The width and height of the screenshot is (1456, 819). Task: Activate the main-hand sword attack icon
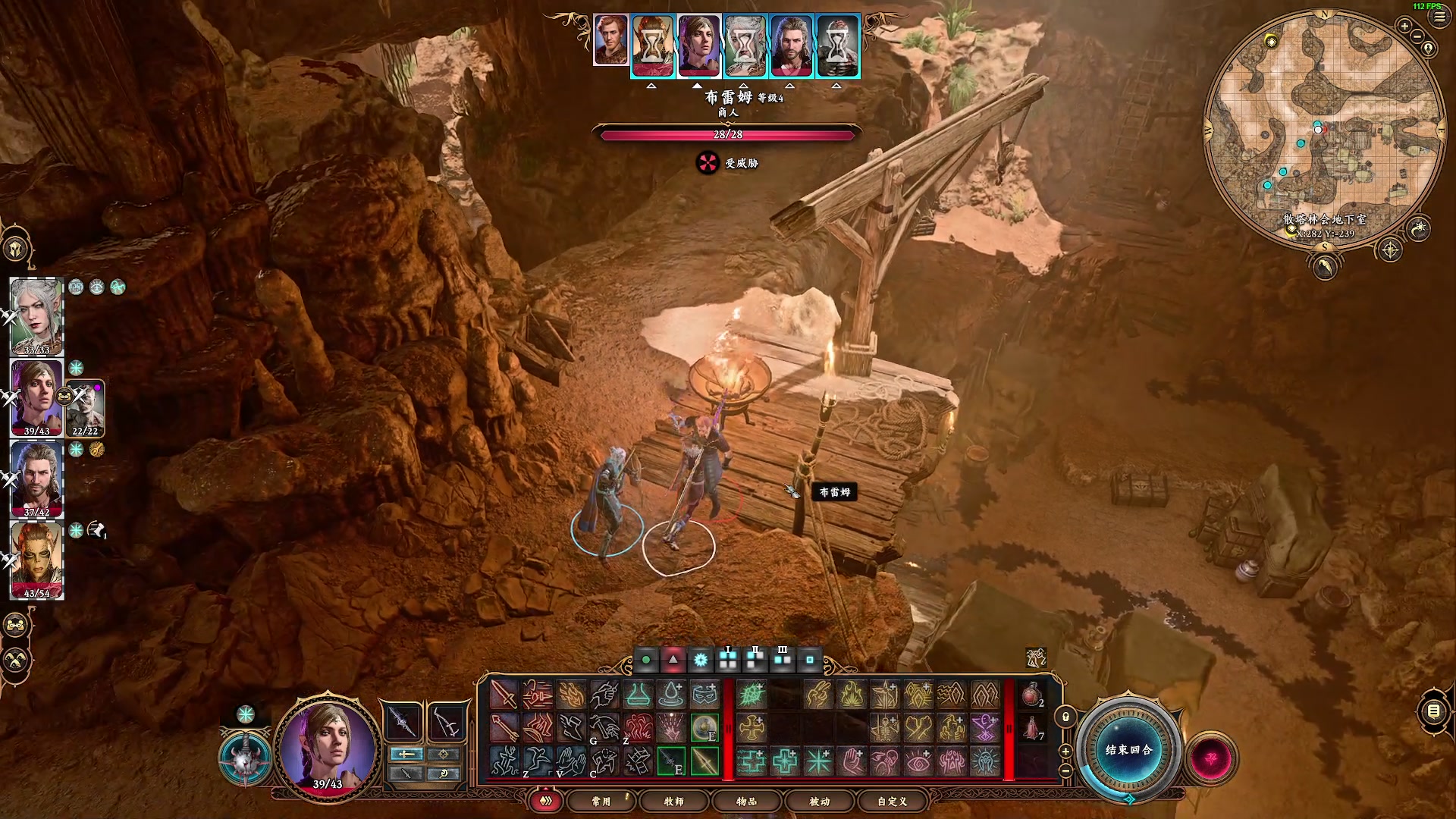(503, 695)
